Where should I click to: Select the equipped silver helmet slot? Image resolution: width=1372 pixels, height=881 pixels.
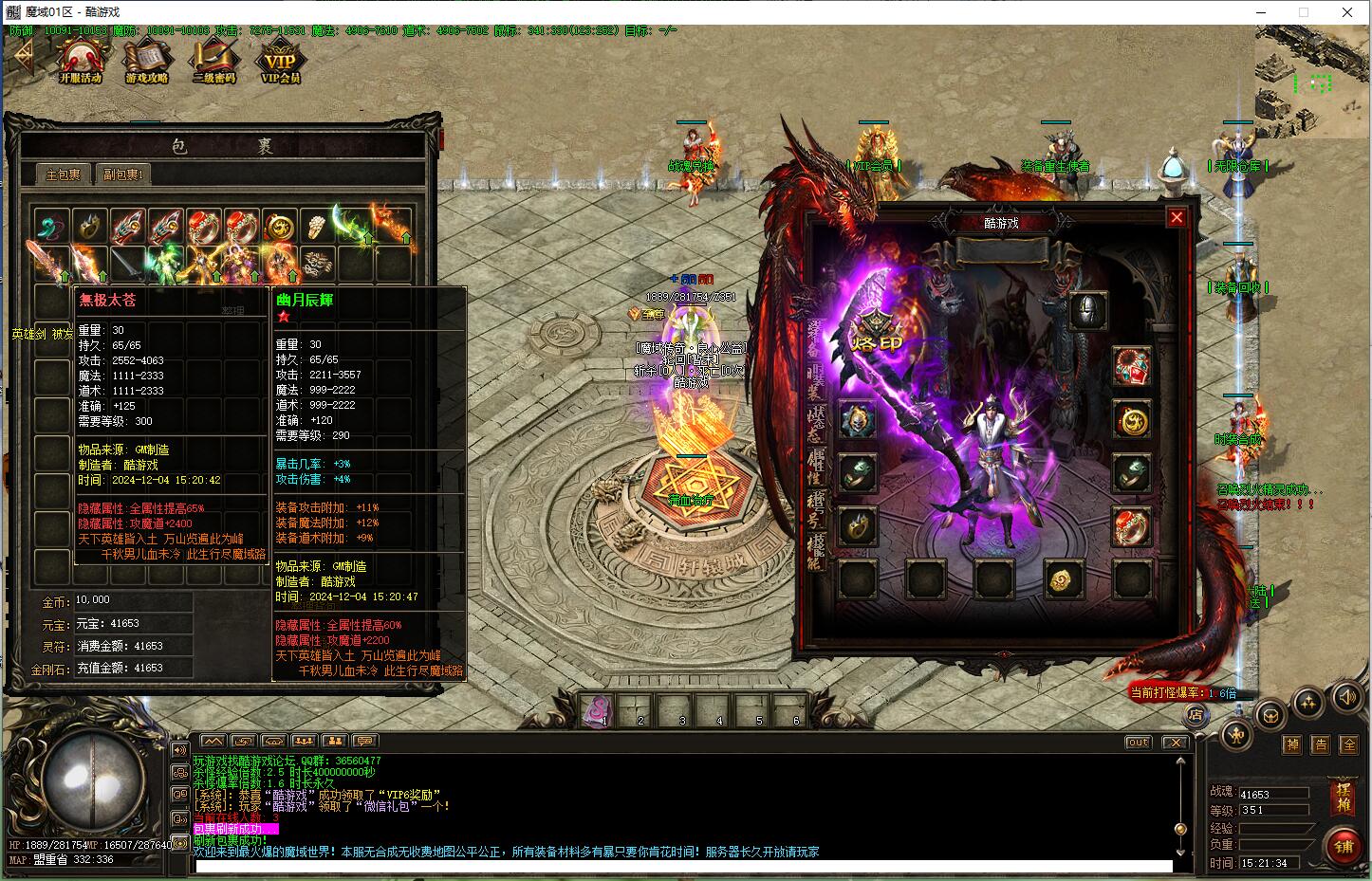pos(1087,310)
